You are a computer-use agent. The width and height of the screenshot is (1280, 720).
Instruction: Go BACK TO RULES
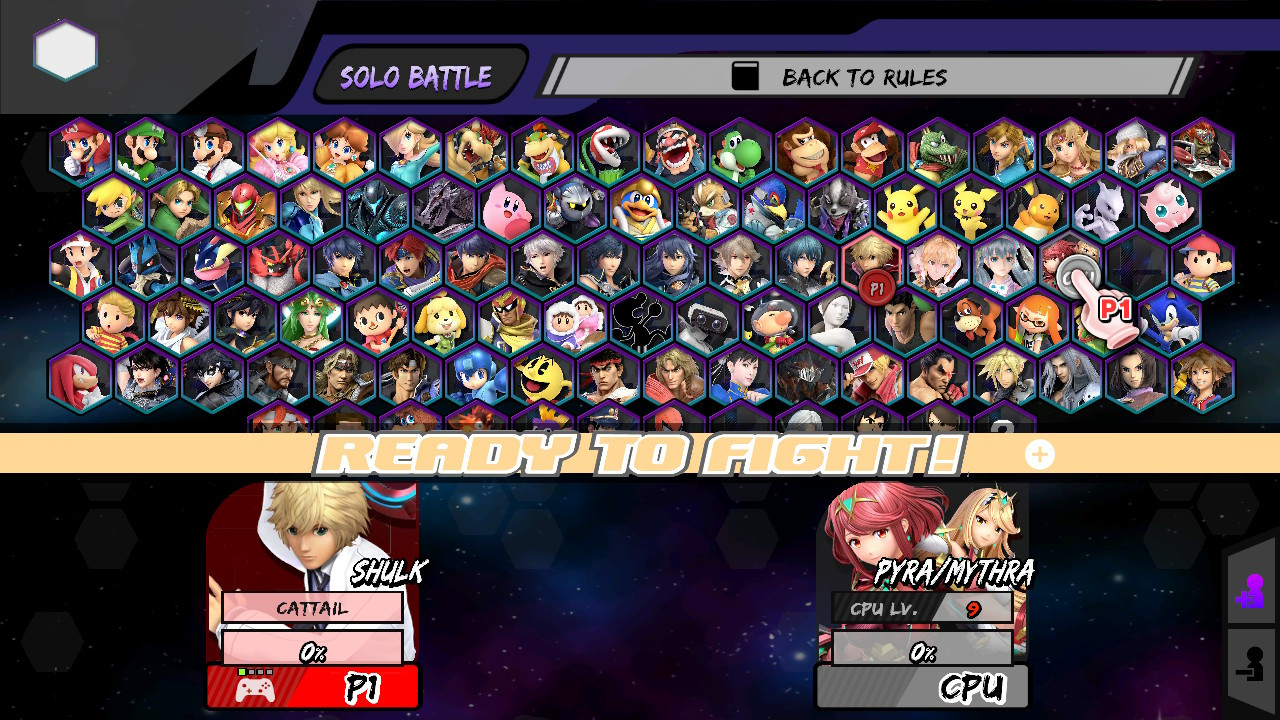[x=860, y=76]
